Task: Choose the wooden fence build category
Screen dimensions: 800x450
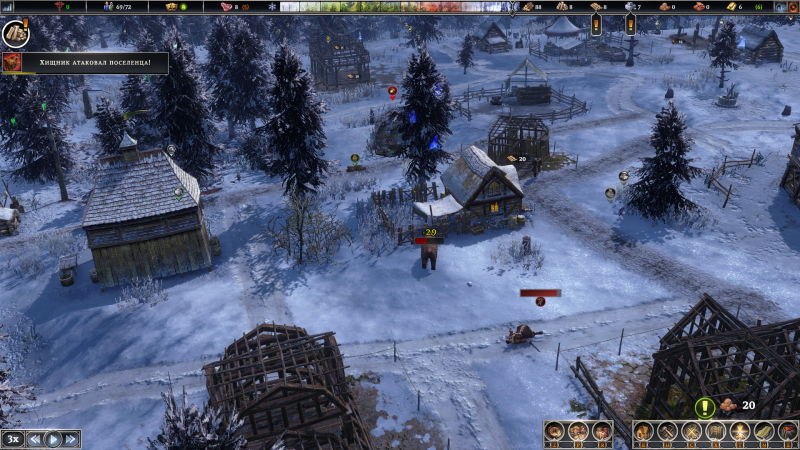Action: [715, 432]
